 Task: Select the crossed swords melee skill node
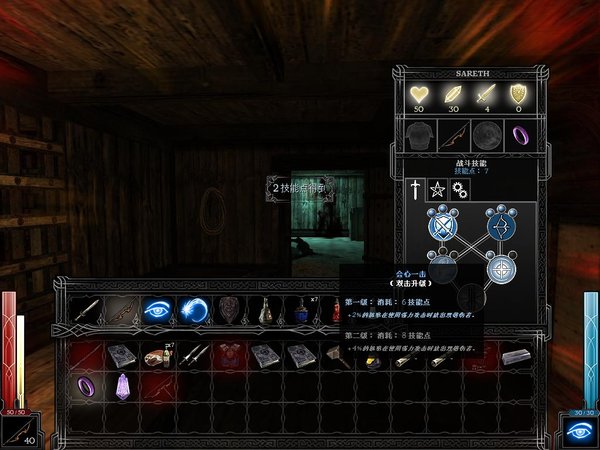tap(442, 227)
